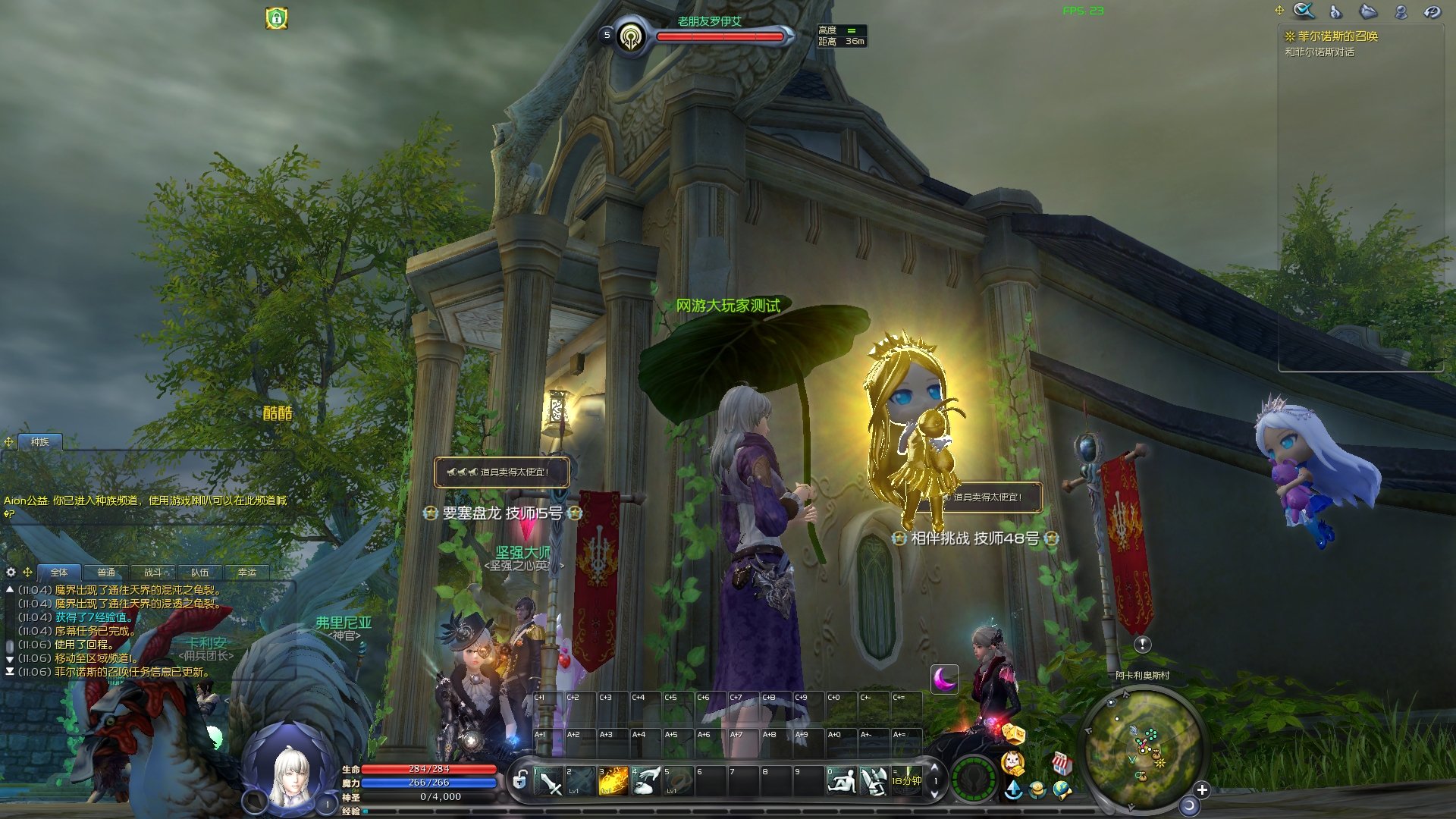
Task: Click the green shield lock icon
Action: coord(277,17)
